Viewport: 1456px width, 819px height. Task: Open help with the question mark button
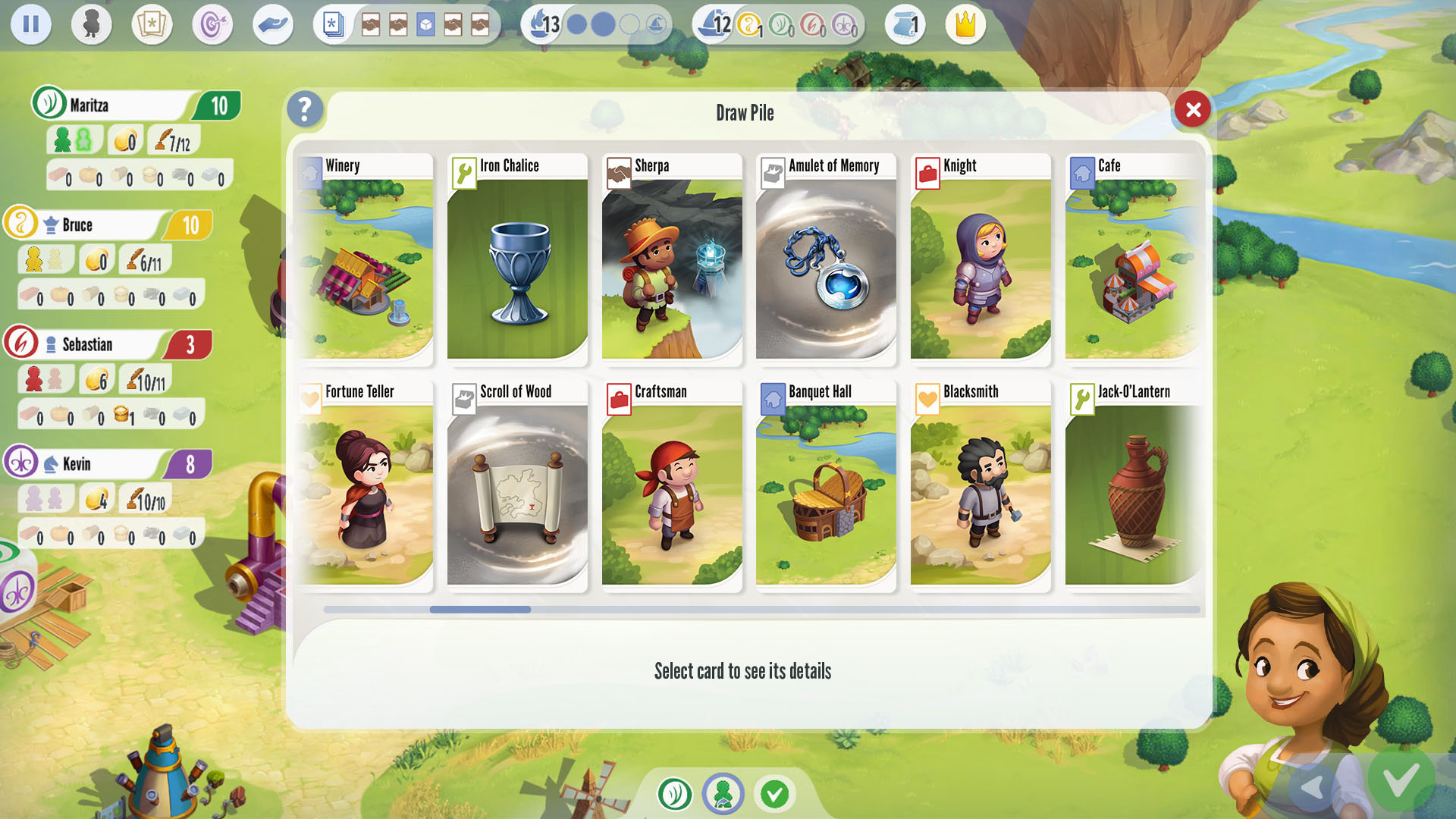(305, 109)
